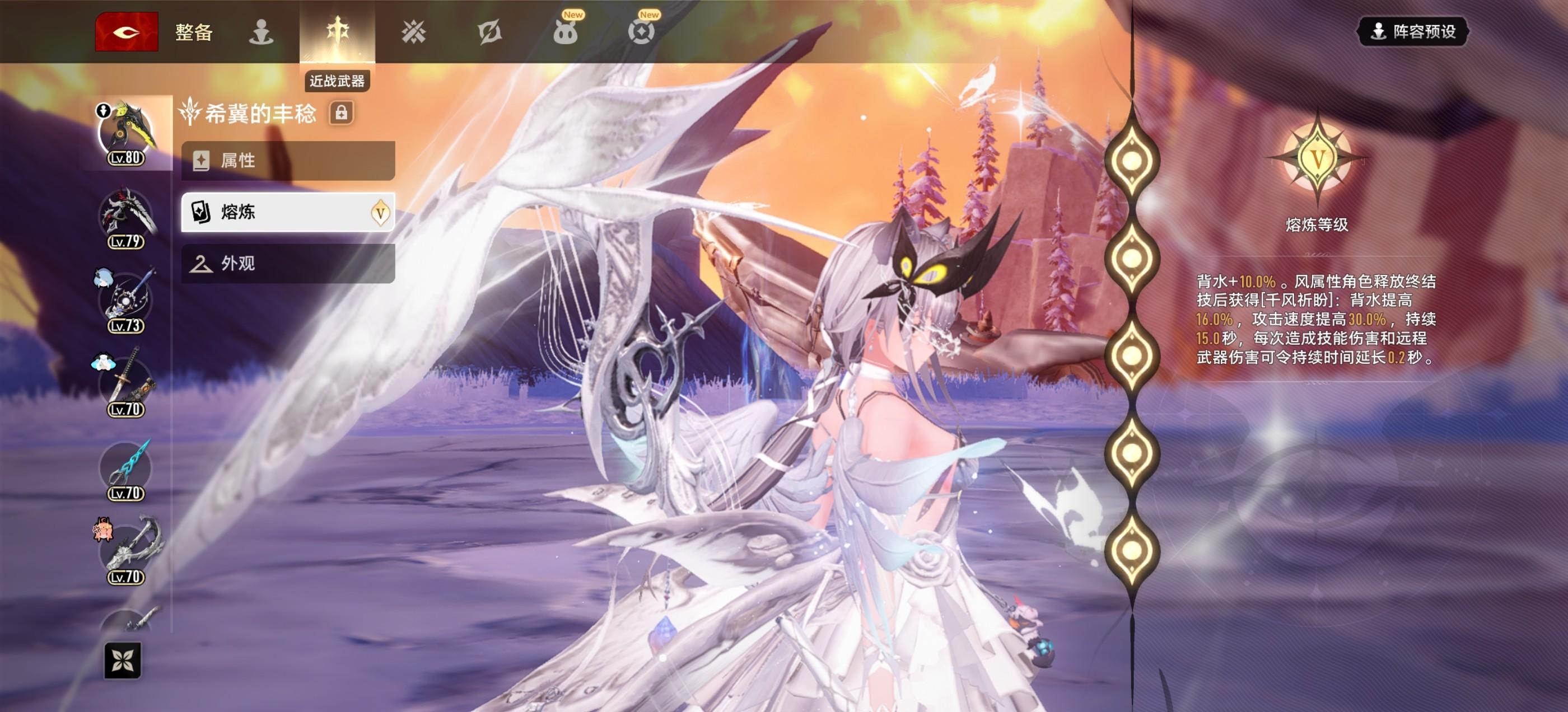
Task: Open the 阵容预设 lineup preset
Action: (1413, 32)
